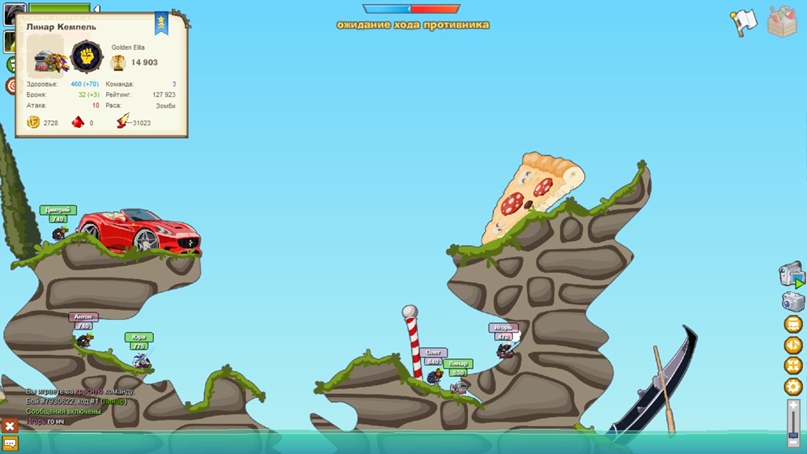Click the red ruby currency icon
The image size is (807, 454).
78,122
